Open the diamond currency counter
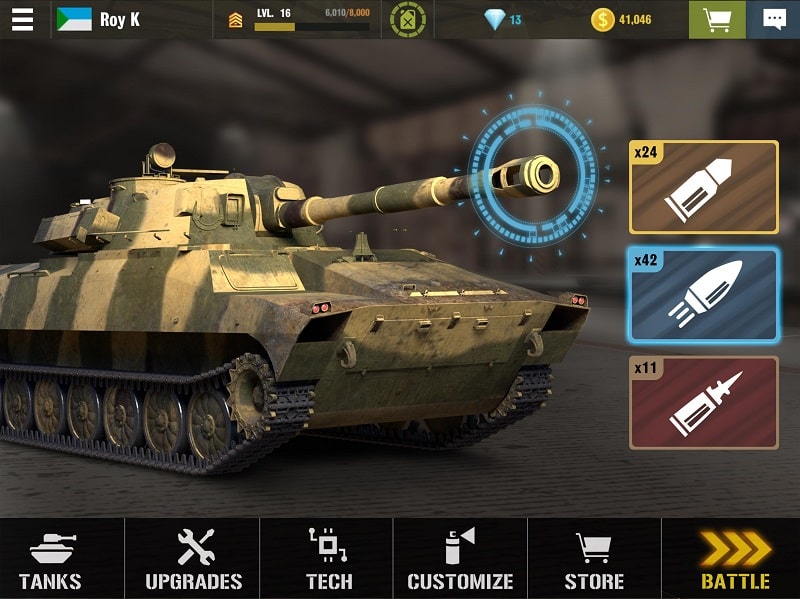Image resolution: width=800 pixels, height=599 pixels. [502, 19]
